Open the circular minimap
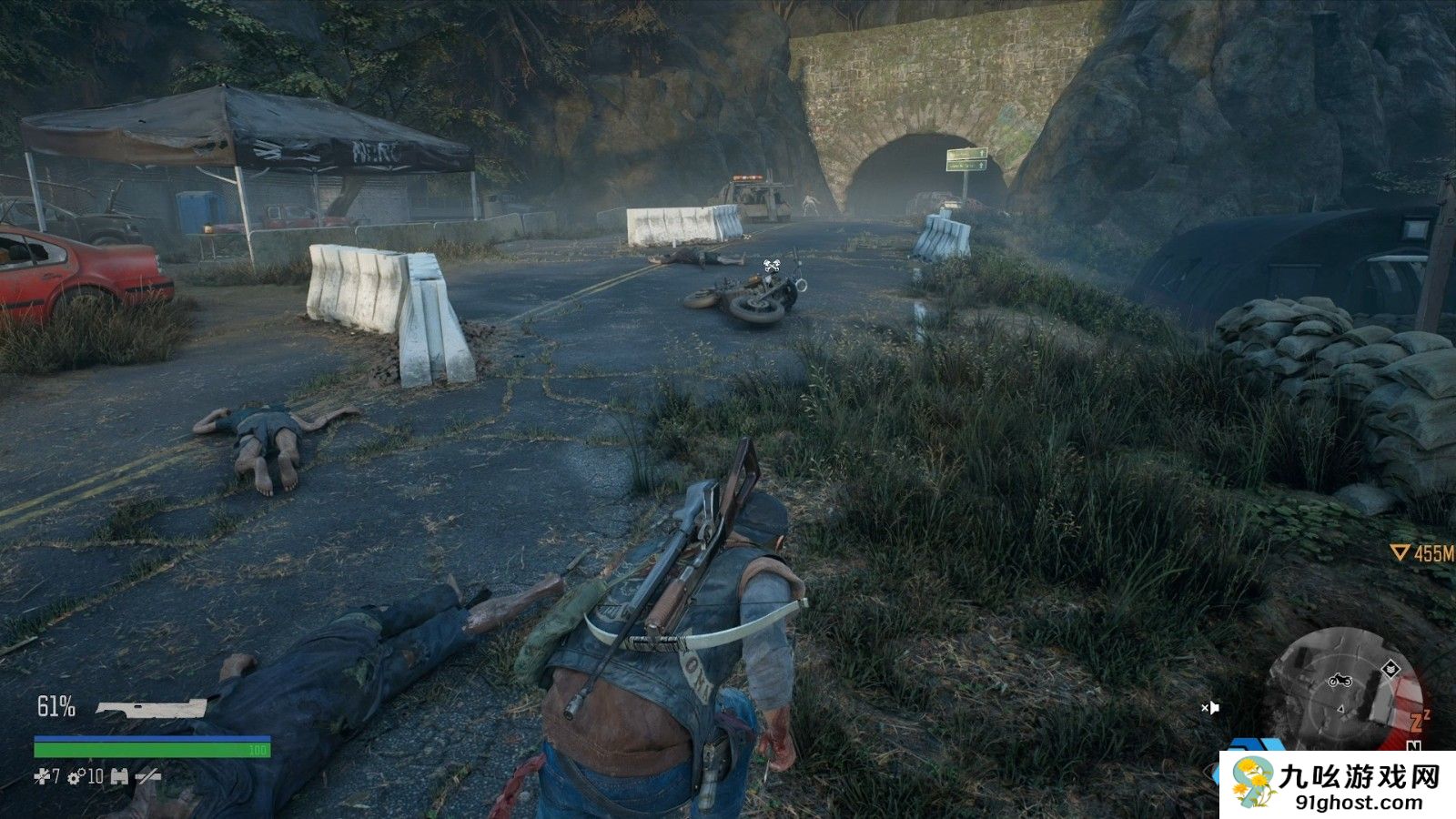 (x=1343, y=690)
